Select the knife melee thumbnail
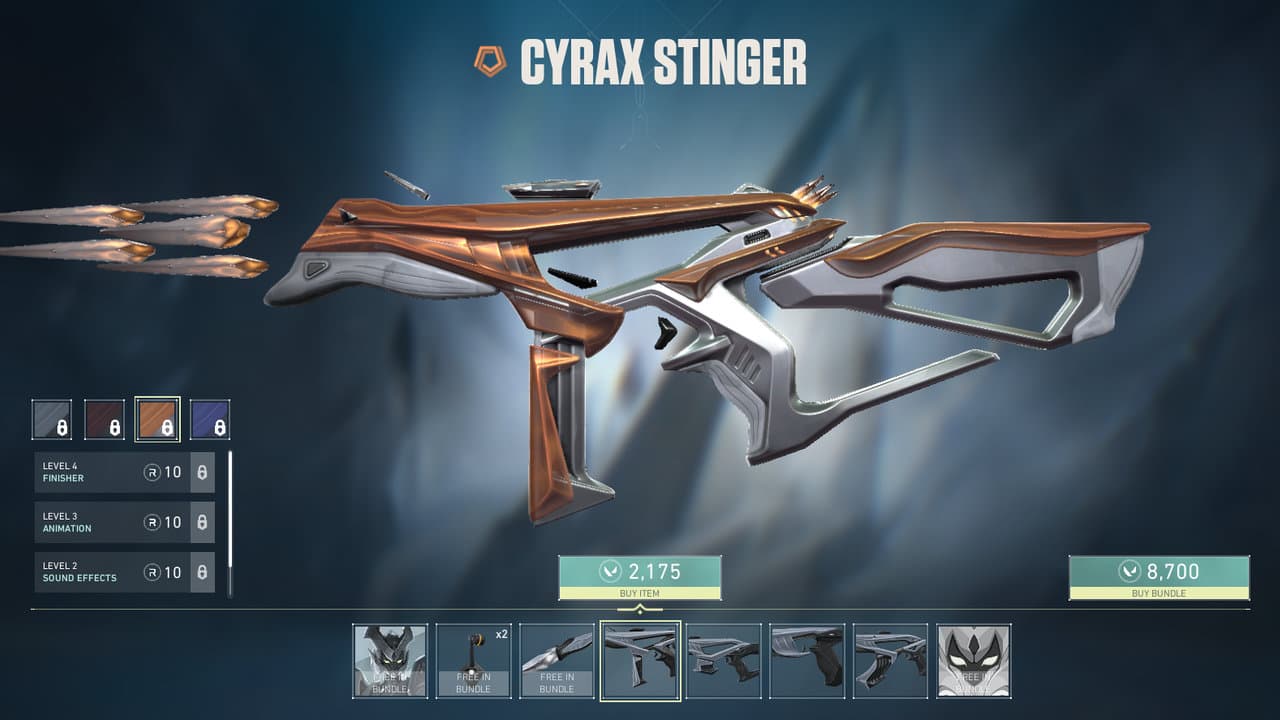 point(557,661)
